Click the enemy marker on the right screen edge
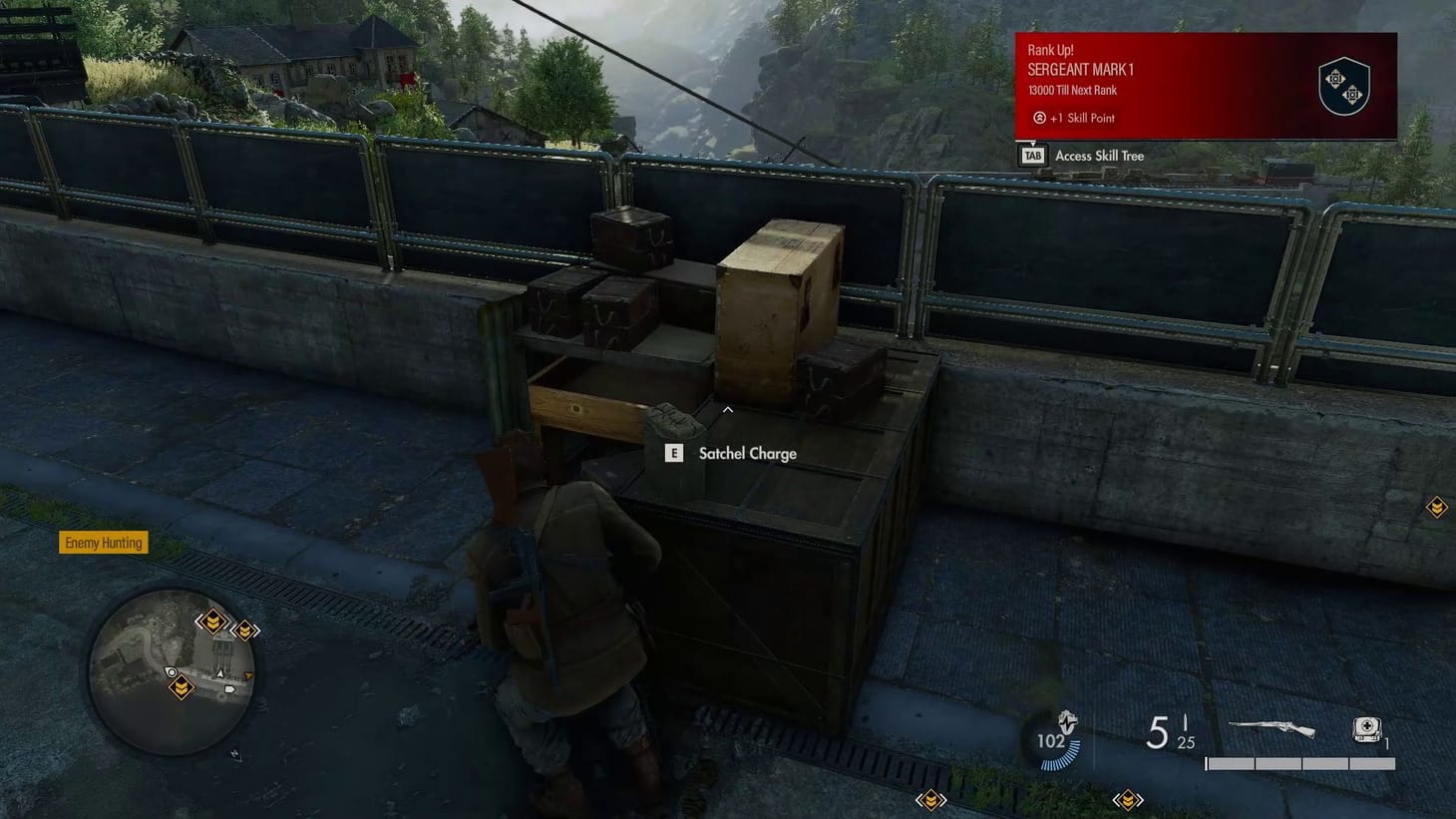The height and width of the screenshot is (819, 1456). pyautogui.click(x=1436, y=508)
